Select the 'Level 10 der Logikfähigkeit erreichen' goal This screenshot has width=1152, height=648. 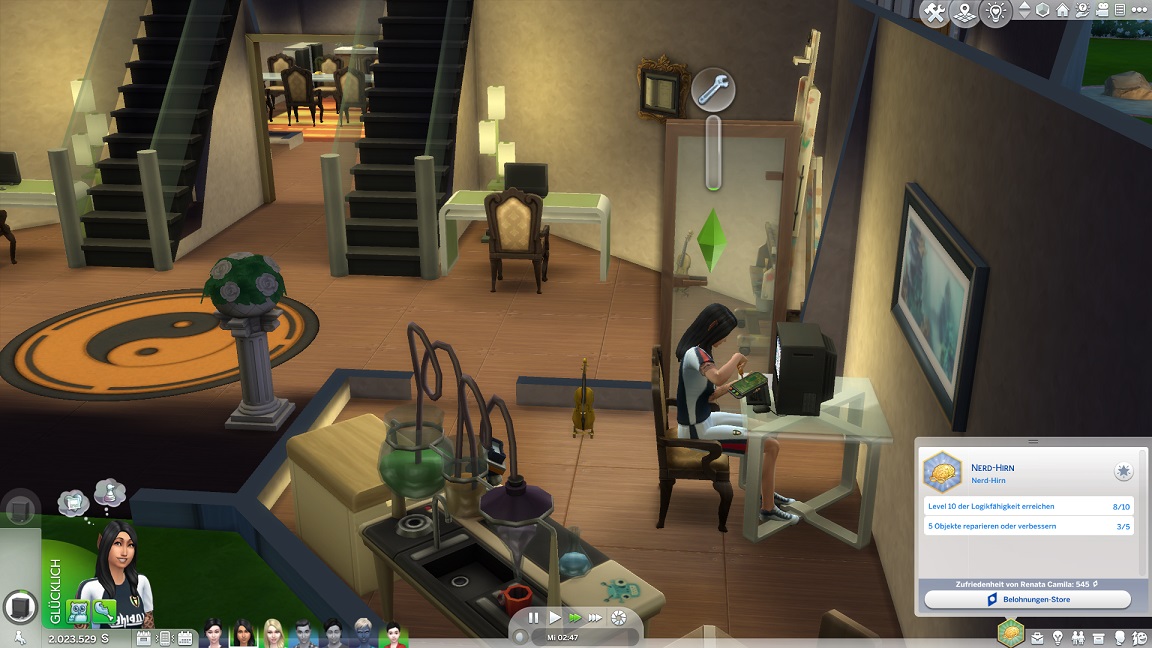tap(1028, 507)
